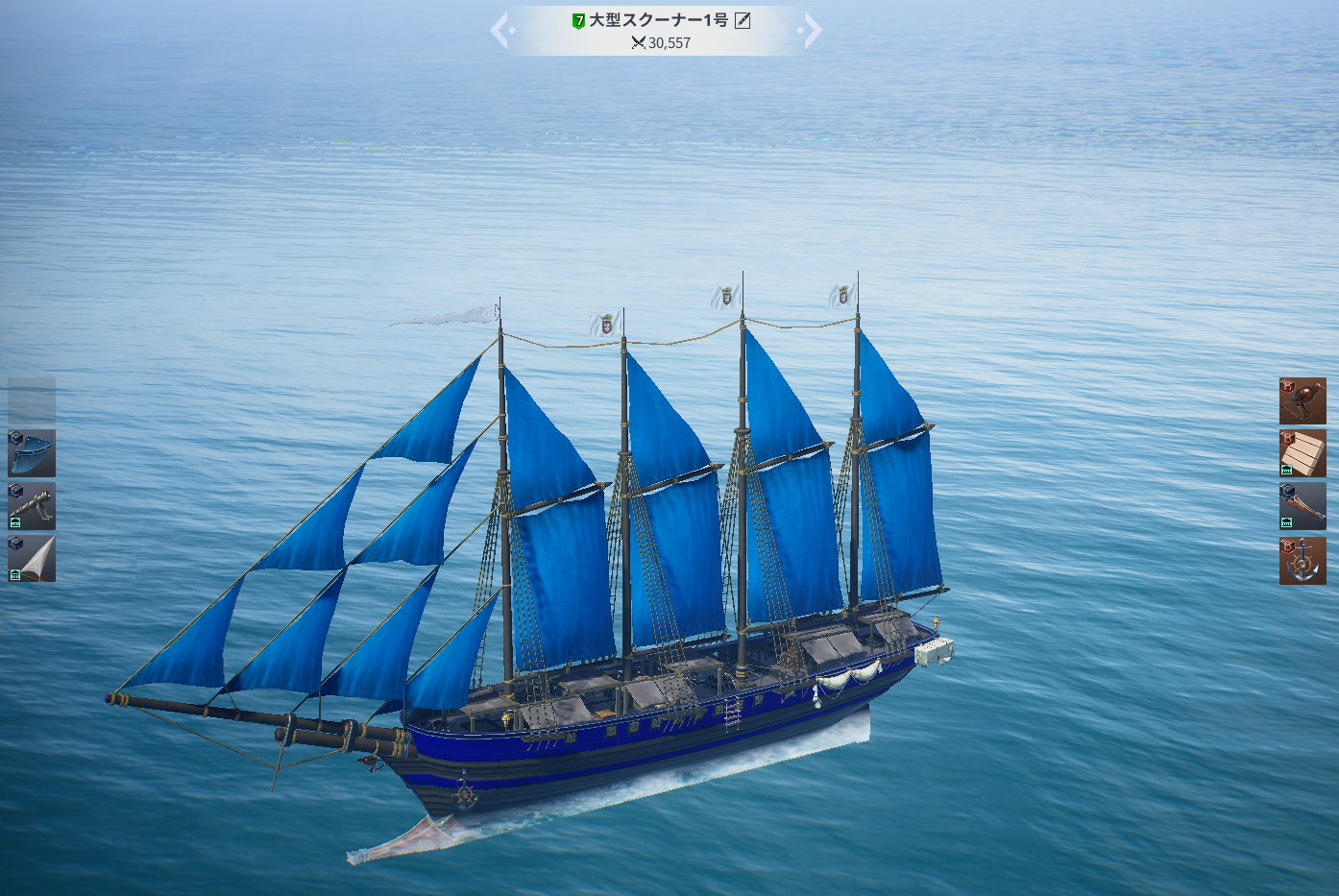Switch to the next ship with right arrow
The width and height of the screenshot is (1339, 896).
pos(813,30)
